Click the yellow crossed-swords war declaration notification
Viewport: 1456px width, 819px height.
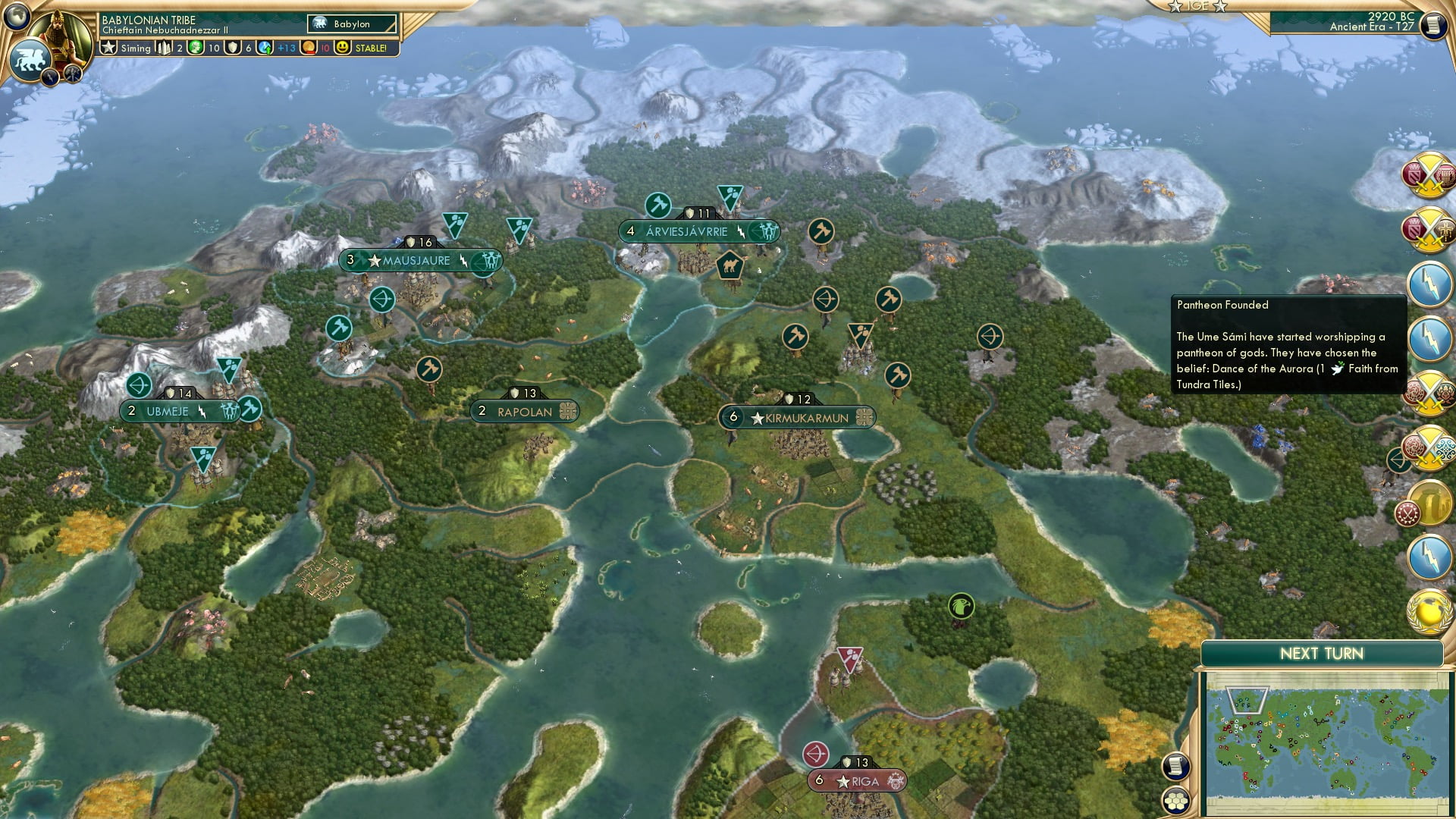pos(1430,177)
